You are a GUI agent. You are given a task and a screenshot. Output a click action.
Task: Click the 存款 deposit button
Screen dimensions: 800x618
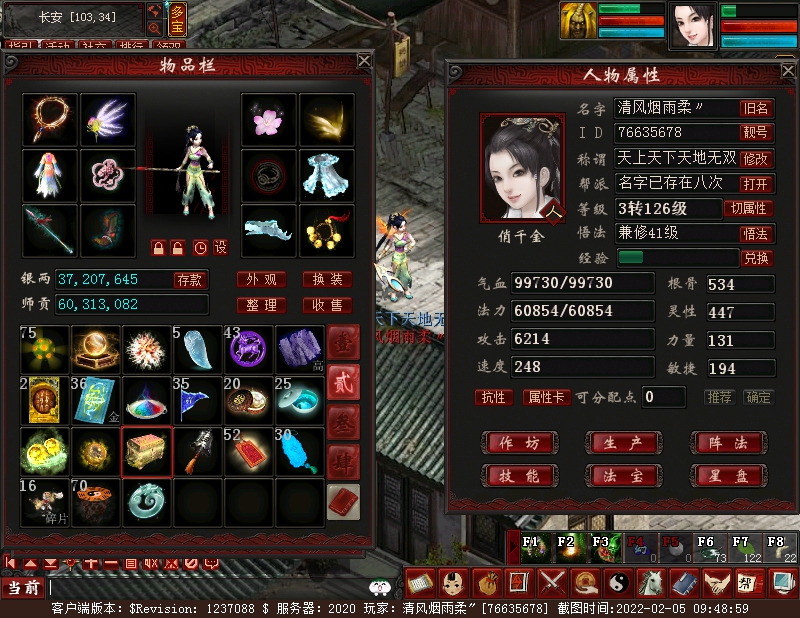tap(189, 279)
